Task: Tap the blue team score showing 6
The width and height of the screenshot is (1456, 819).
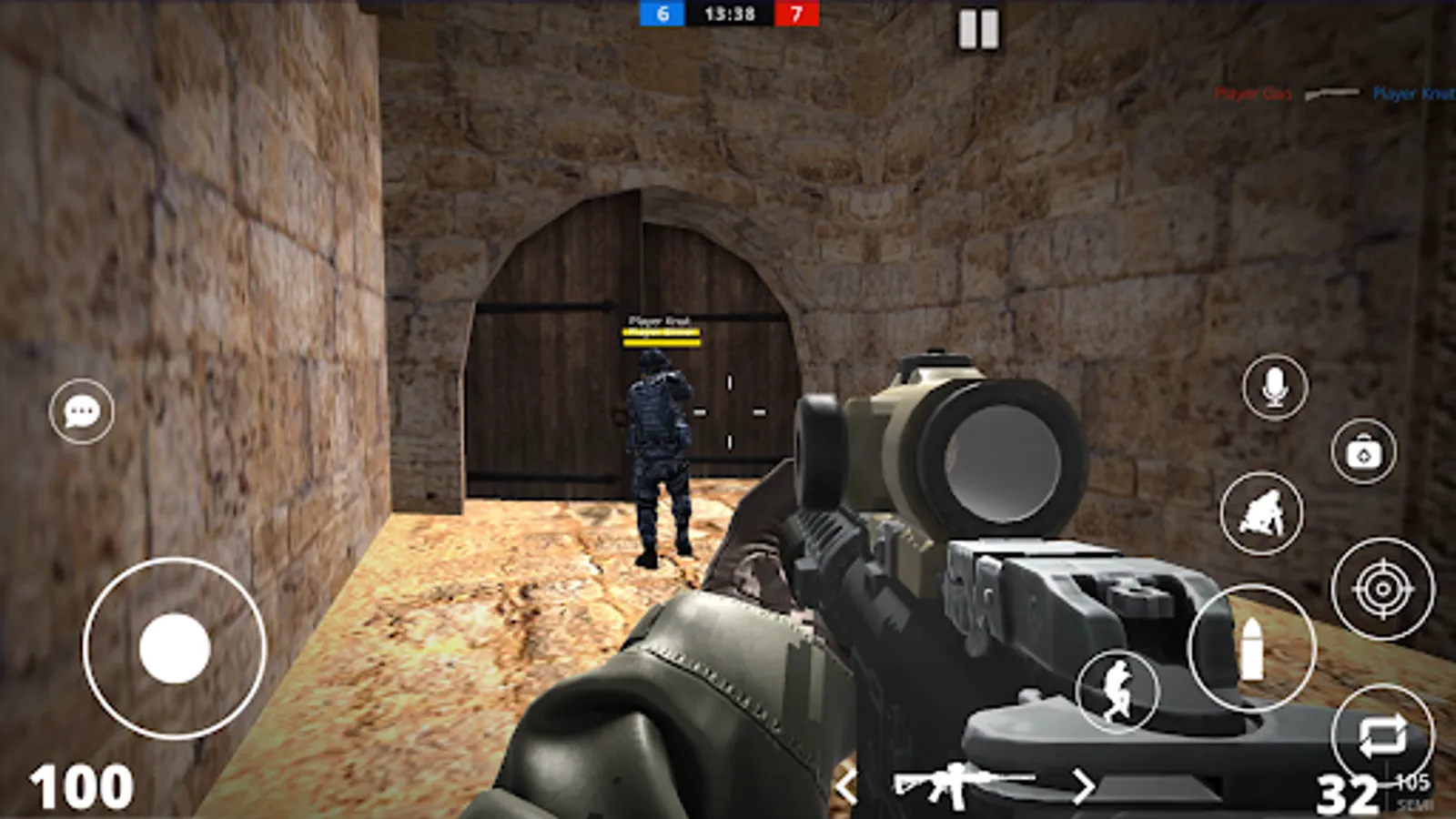Action: tap(662, 14)
